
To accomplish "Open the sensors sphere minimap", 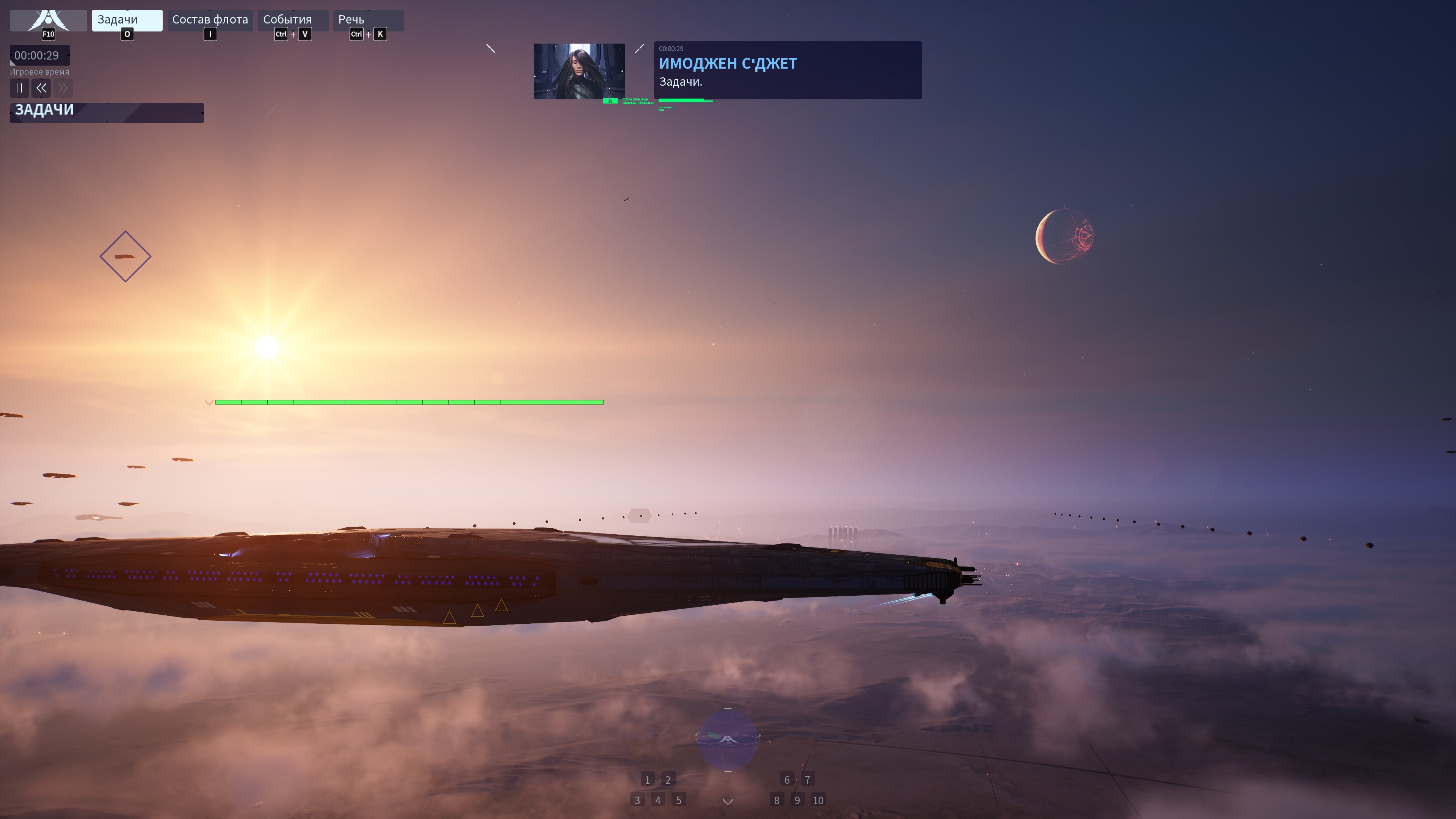I will coord(728,739).
